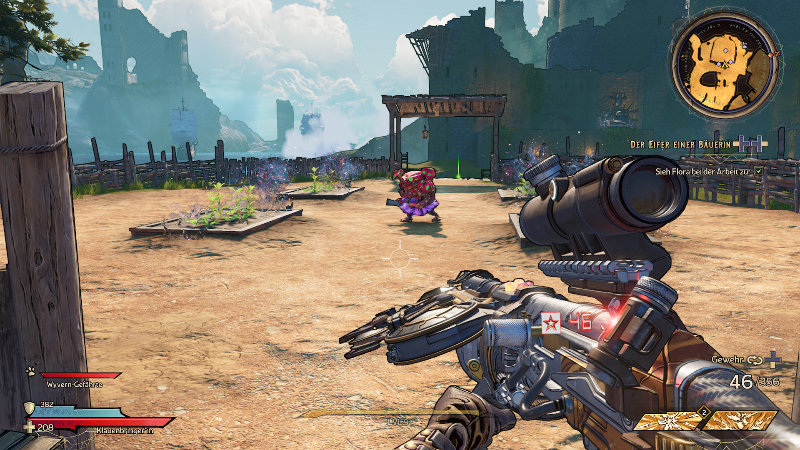Click the shield ward icon

pyautogui.click(x=29, y=408)
